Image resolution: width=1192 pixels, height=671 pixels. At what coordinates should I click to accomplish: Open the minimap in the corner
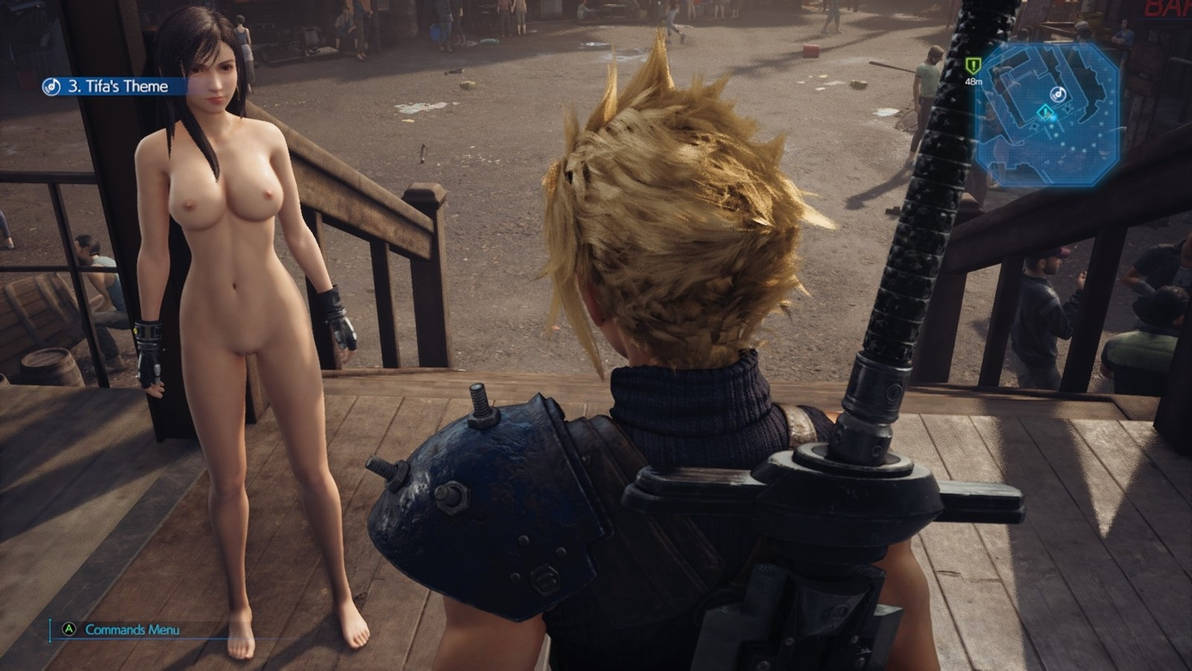(x=1046, y=114)
